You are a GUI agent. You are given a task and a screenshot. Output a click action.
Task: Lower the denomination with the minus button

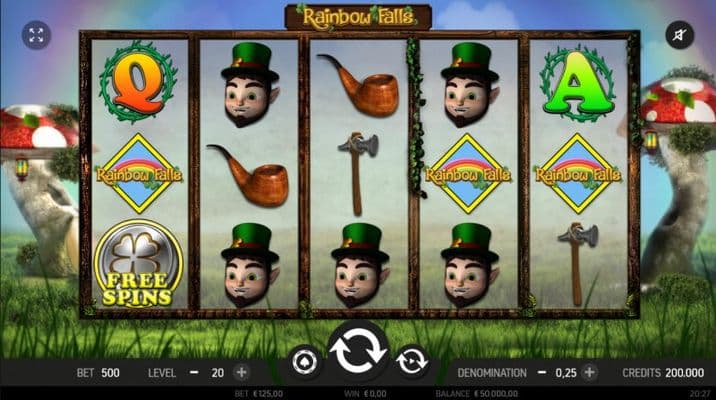tap(543, 372)
